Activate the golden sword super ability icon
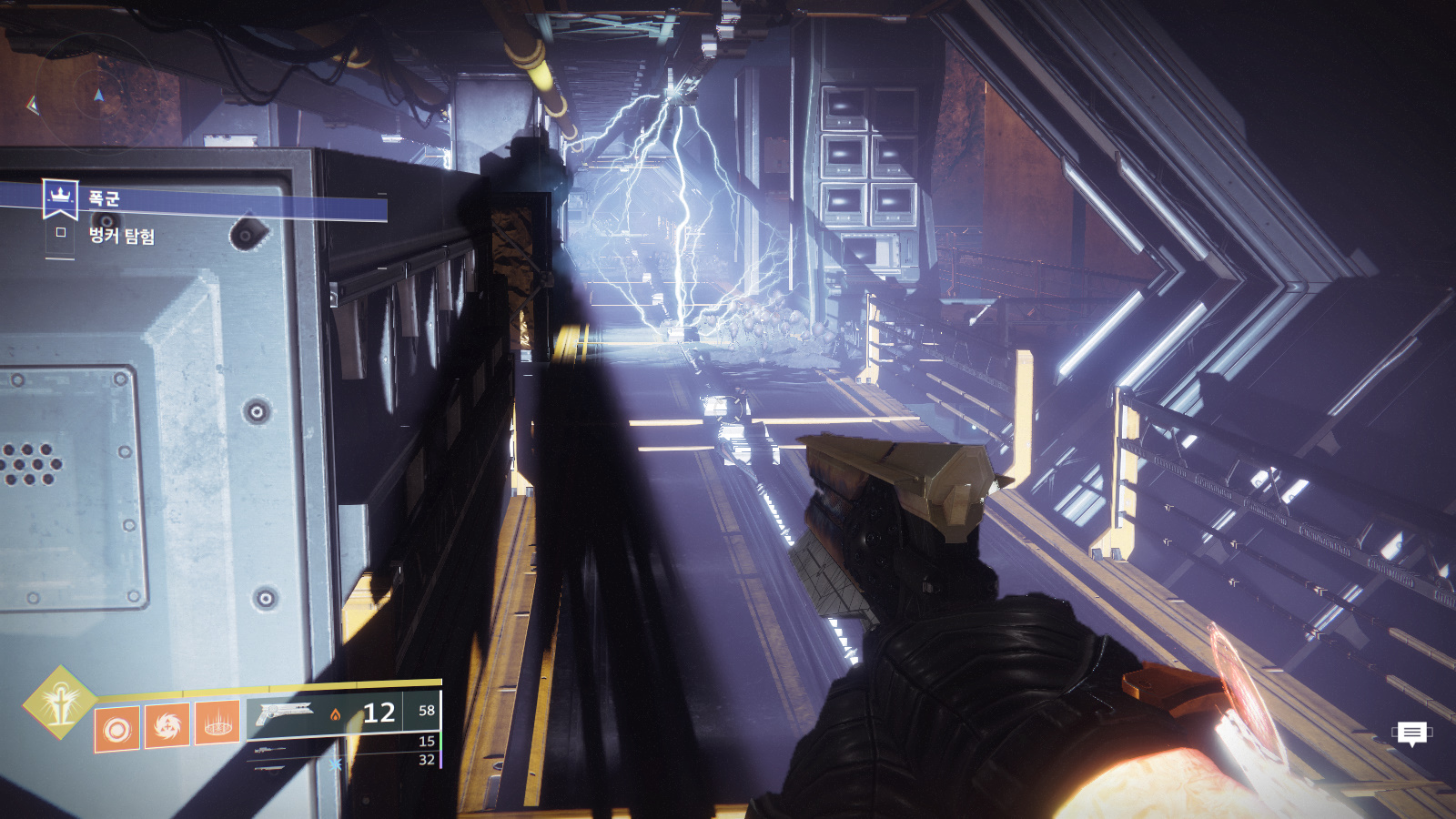Image resolution: width=1456 pixels, height=819 pixels. (x=60, y=703)
